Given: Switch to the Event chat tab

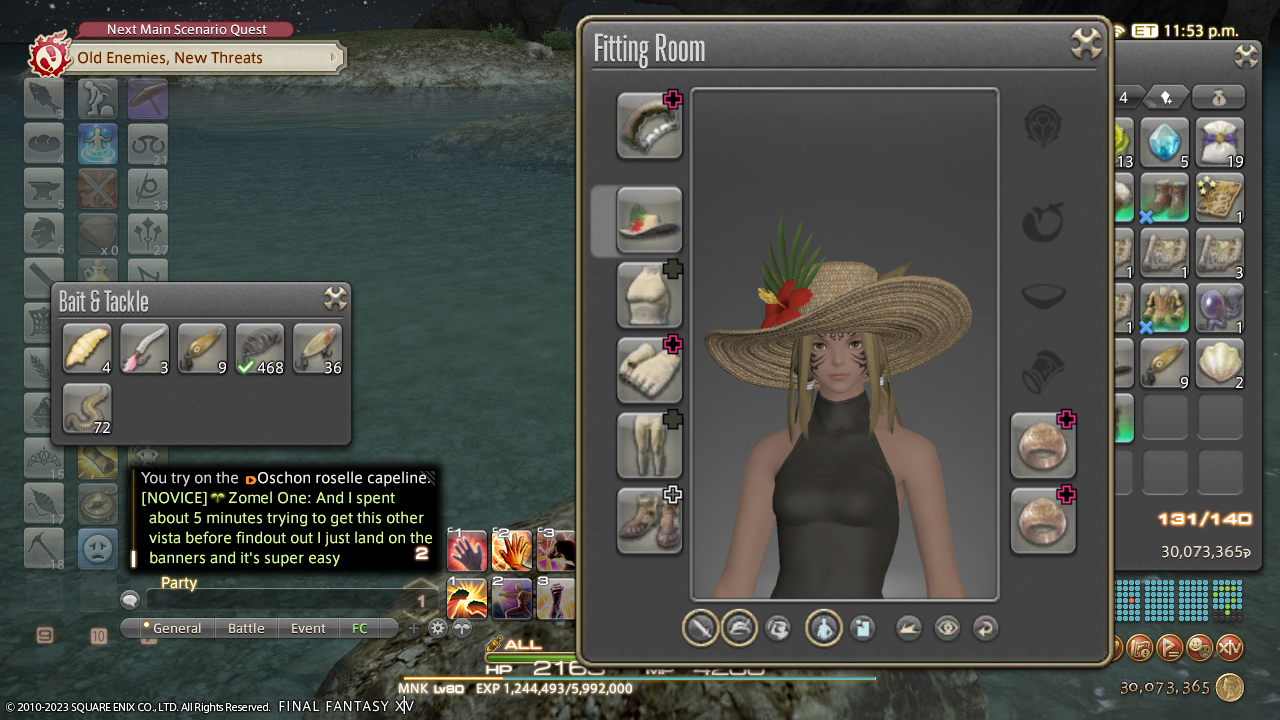Looking at the screenshot, I should [x=308, y=628].
